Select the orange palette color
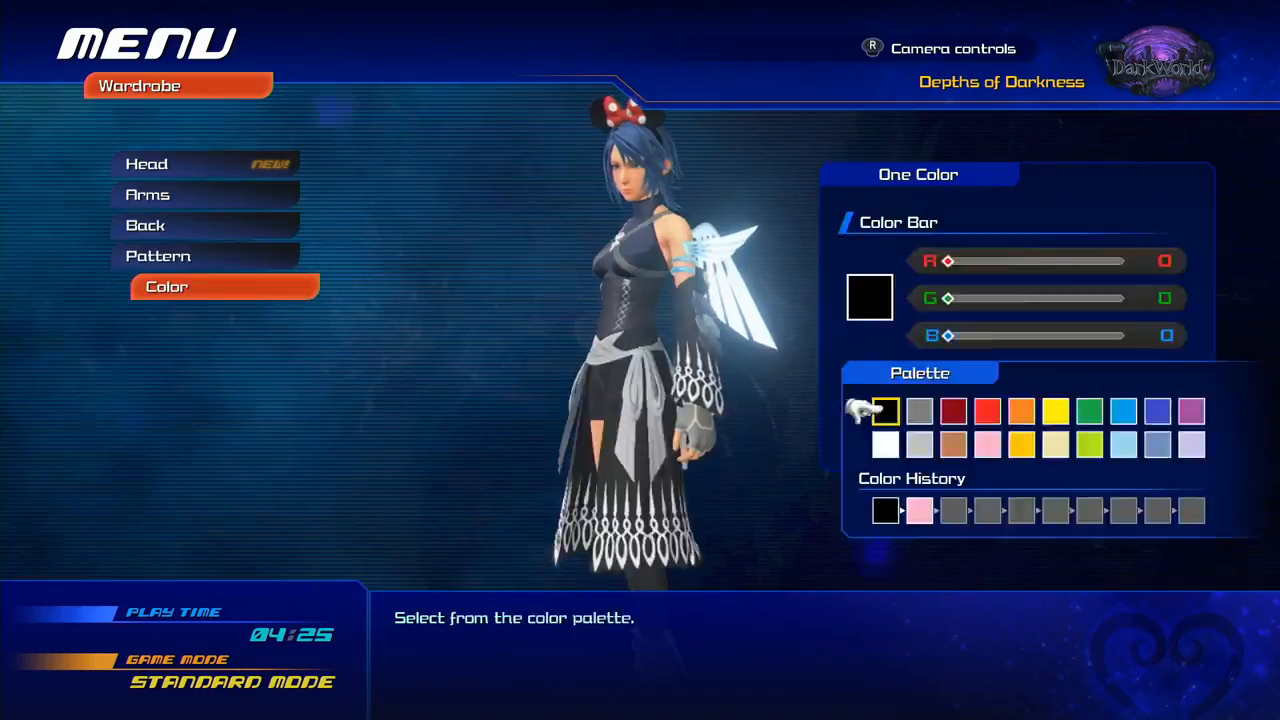 (x=1022, y=411)
